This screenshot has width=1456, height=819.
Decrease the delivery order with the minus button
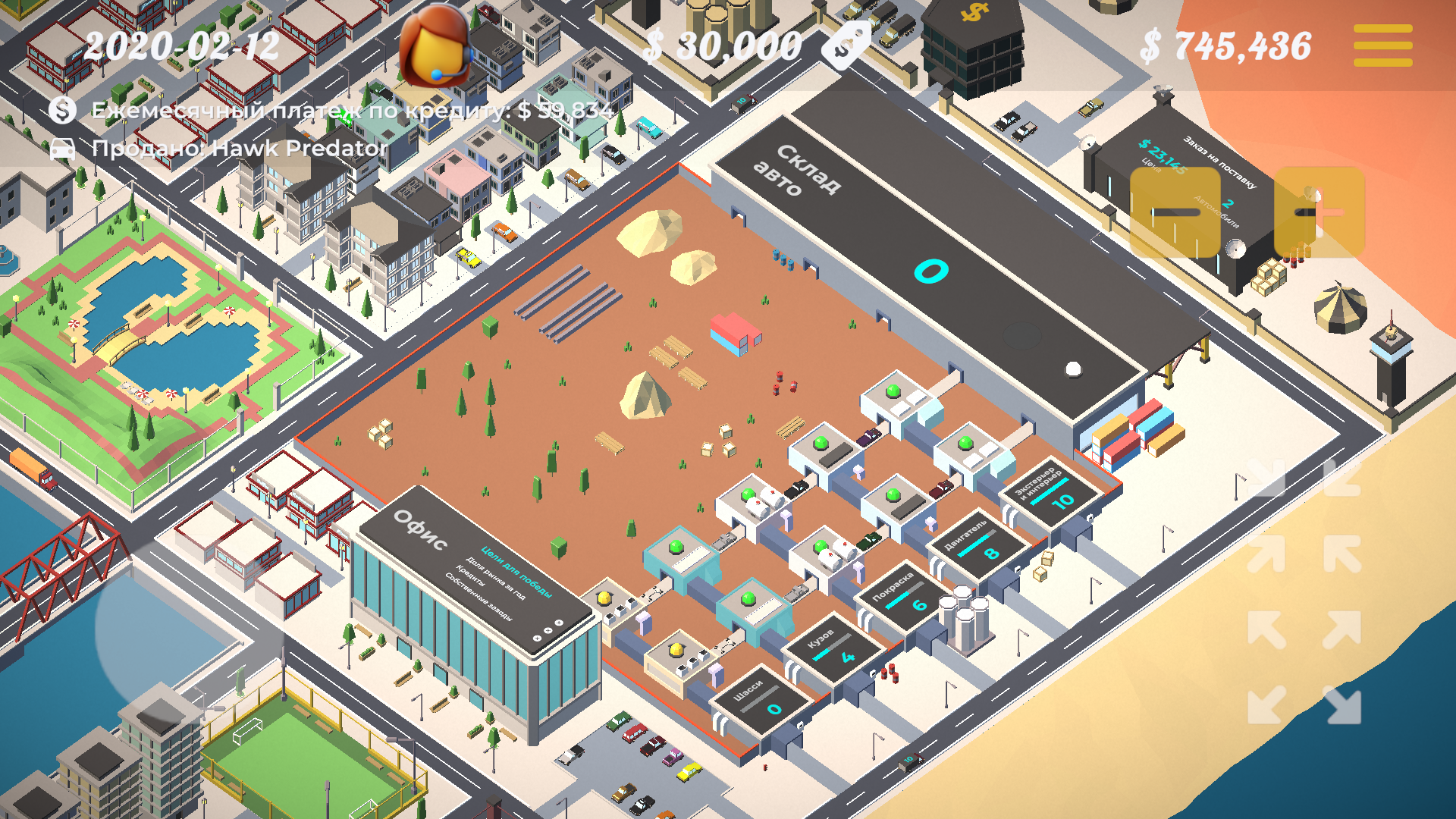[x=1175, y=212]
